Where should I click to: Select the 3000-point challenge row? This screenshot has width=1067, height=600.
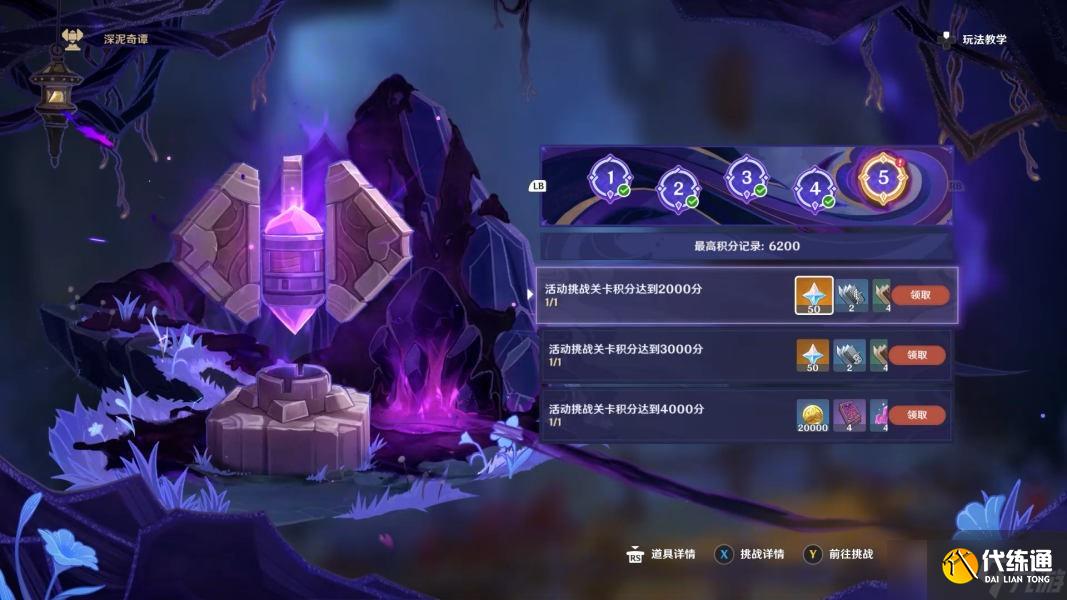[660, 355]
